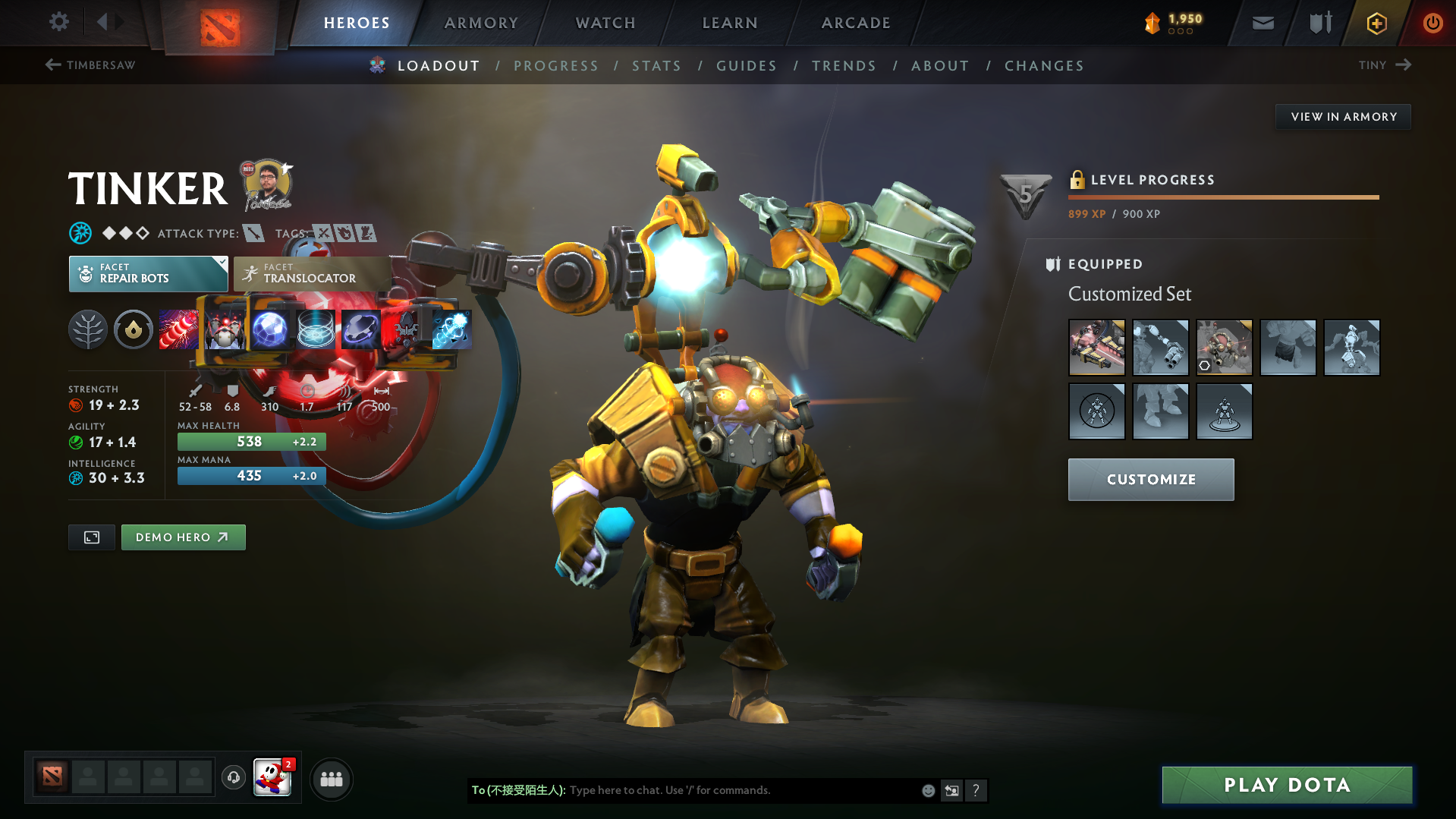Open Tinker's talent tree icon
This screenshot has height=819, width=1456.
[x=87, y=329]
